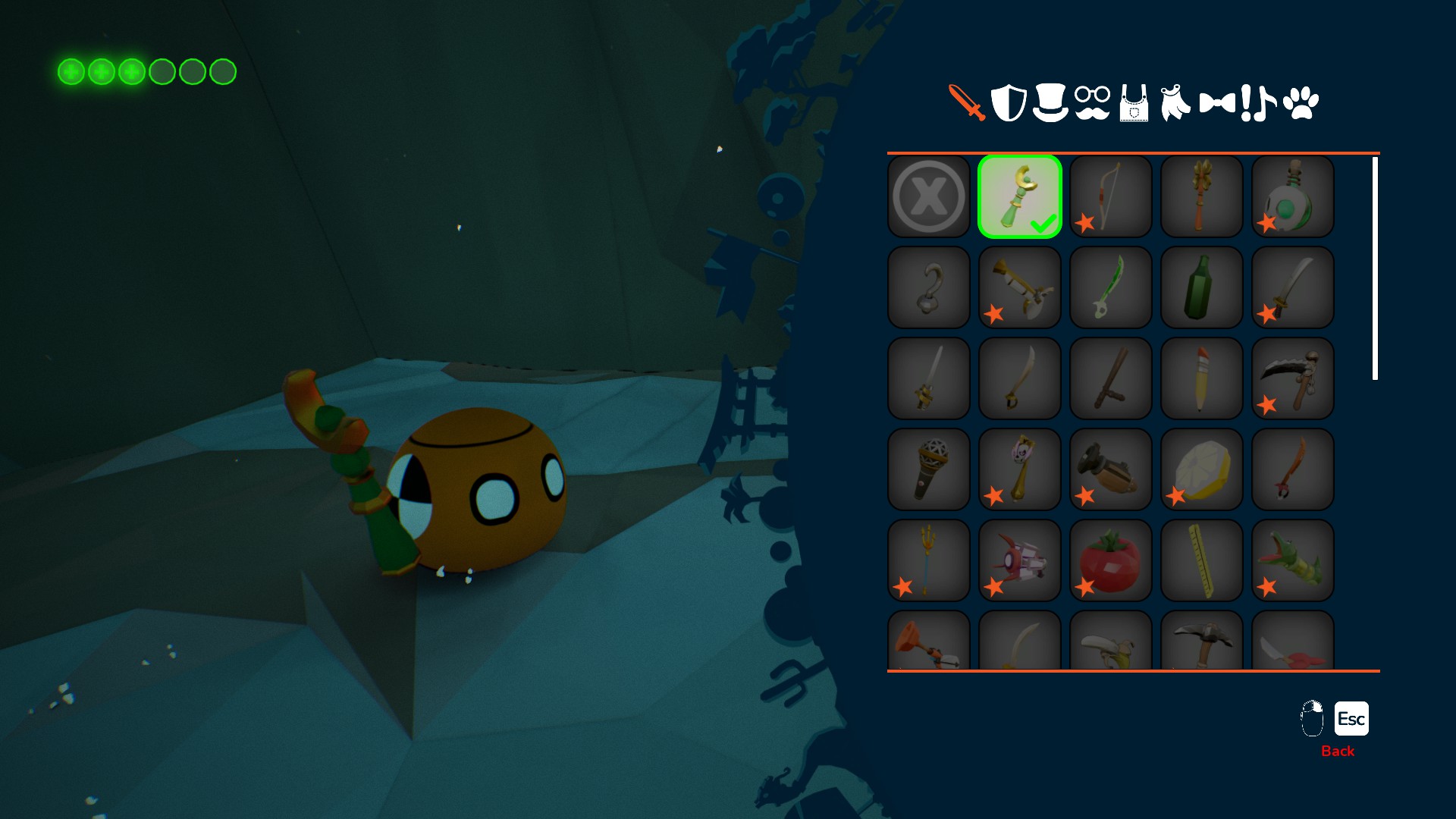Select the red tomato weapon

tap(1111, 560)
